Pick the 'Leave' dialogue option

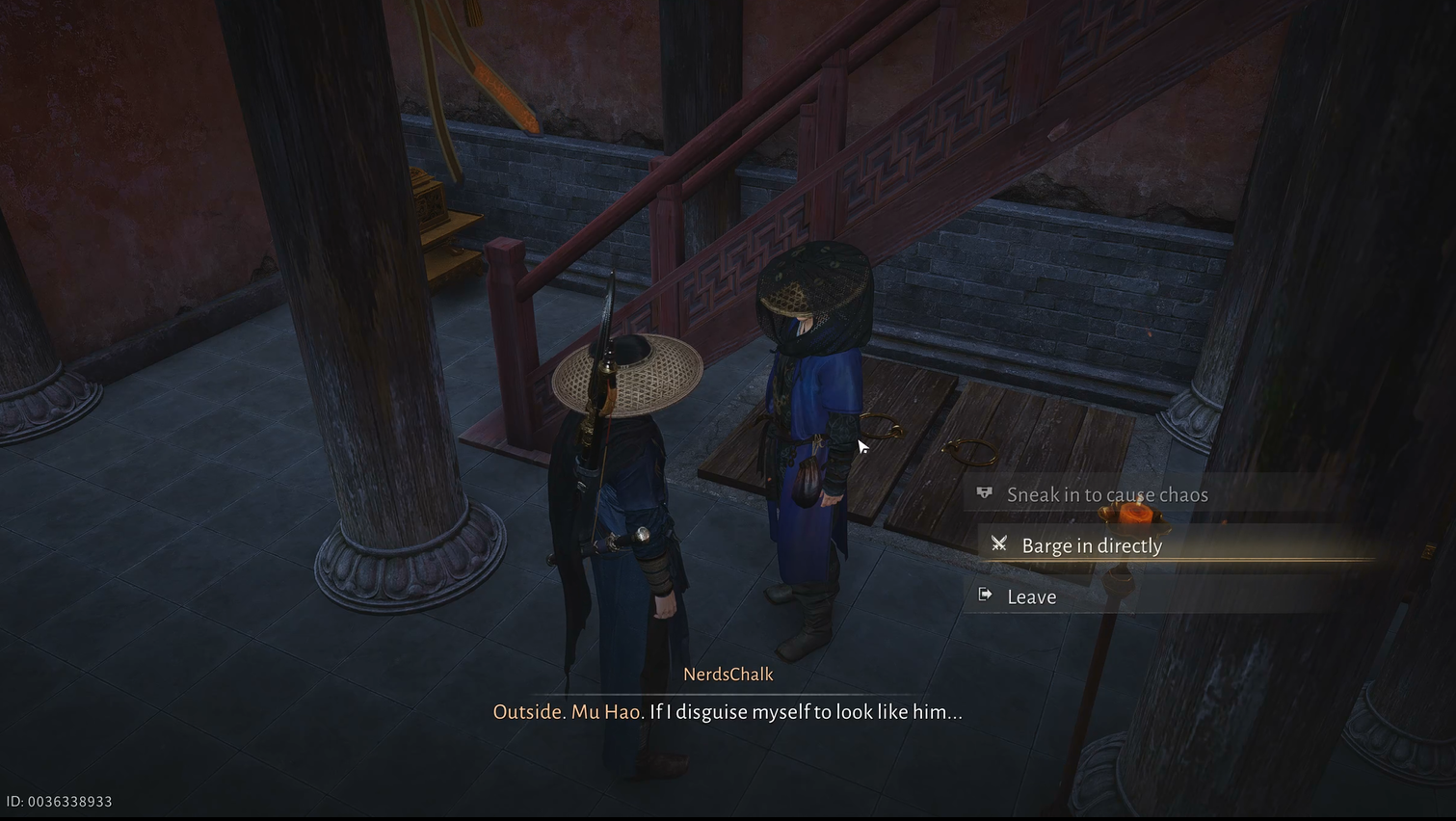pyautogui.click(x=1031, y=597)
